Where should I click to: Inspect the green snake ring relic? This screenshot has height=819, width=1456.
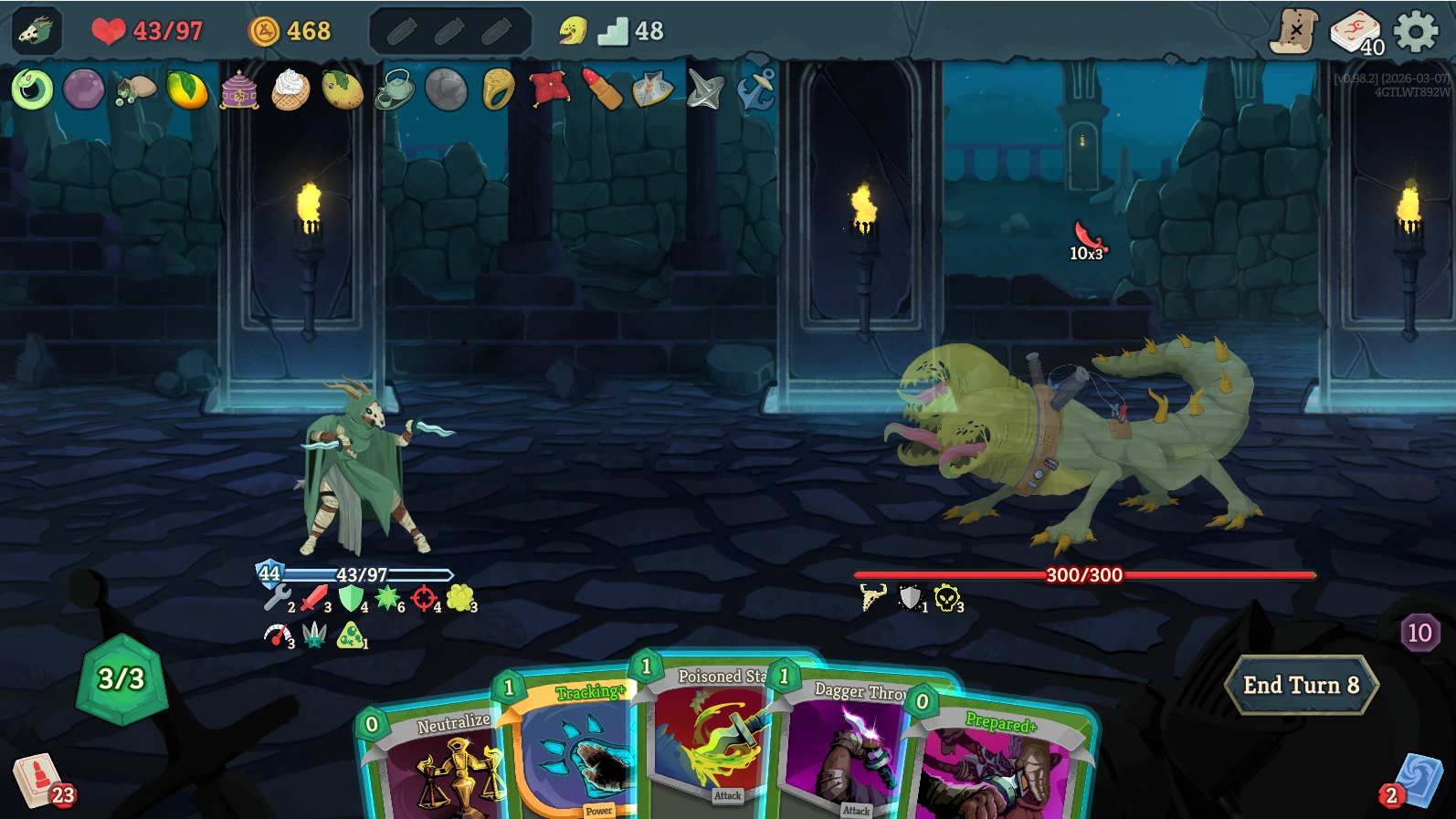pos(32,89)
